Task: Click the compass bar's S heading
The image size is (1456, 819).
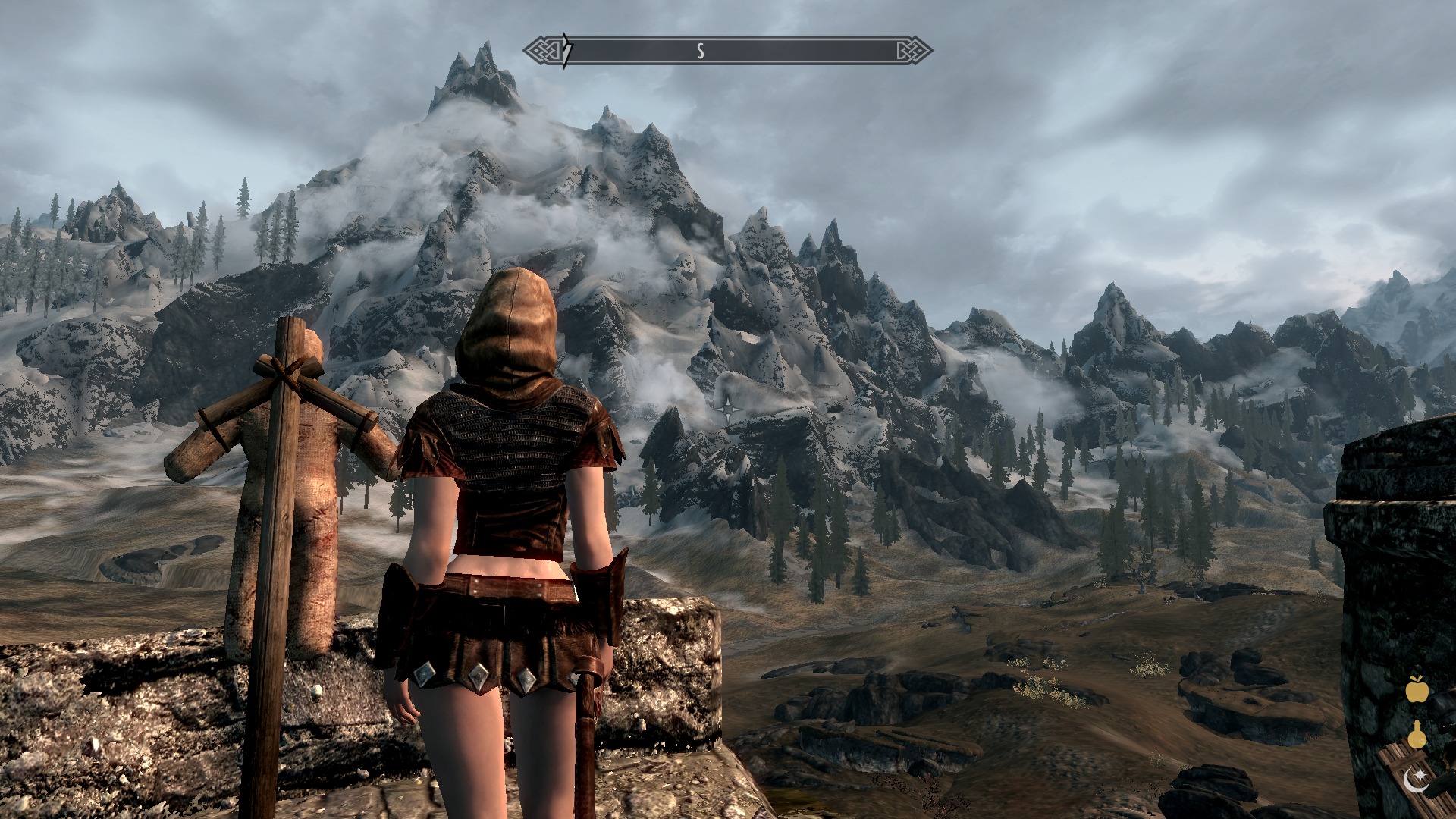Action: point(701,51)
